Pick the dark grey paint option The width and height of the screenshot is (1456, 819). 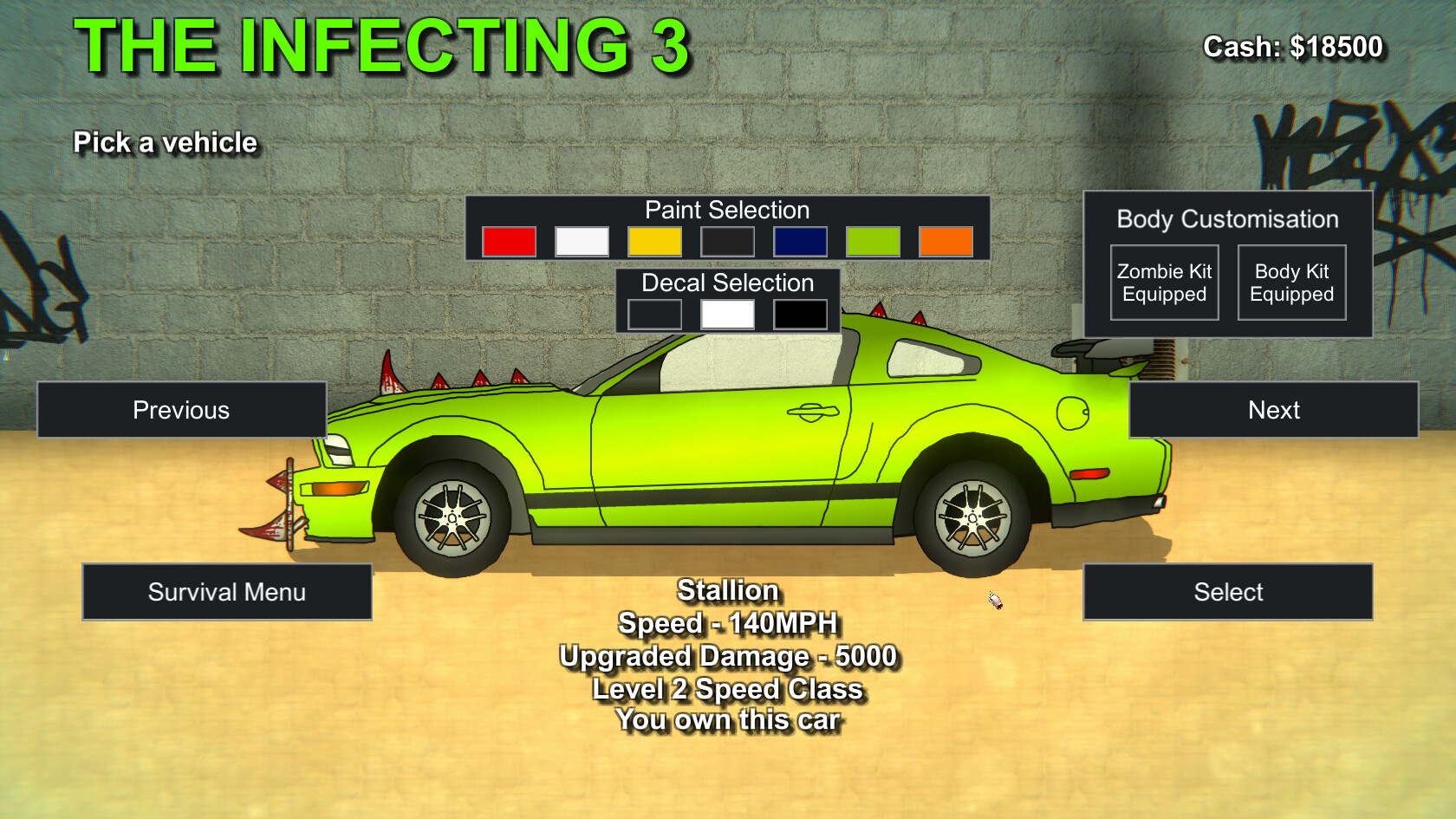[x=727, y=241]
